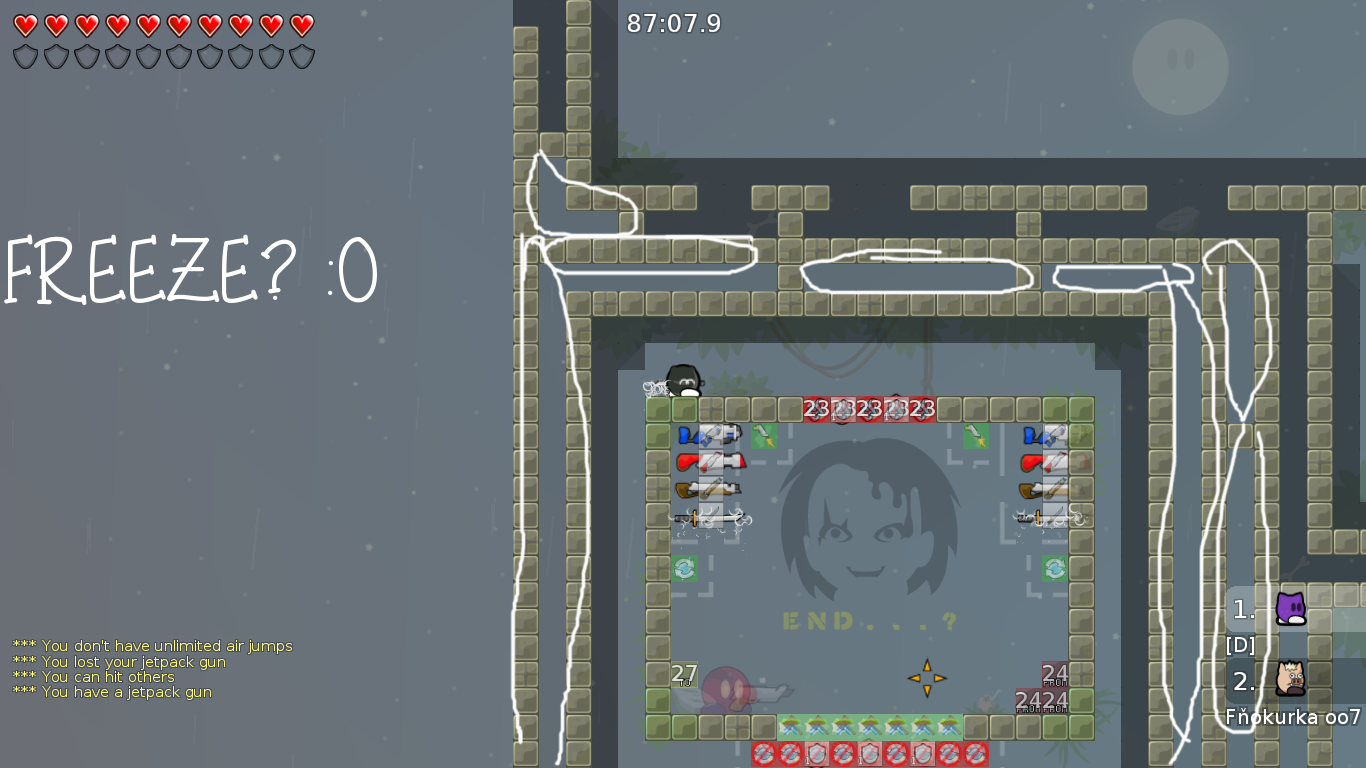The width and height of the screenshot is (1366, 768).
Task: Click the 2424 FROM teleporter tile
Action: [x=1040, y=700]
